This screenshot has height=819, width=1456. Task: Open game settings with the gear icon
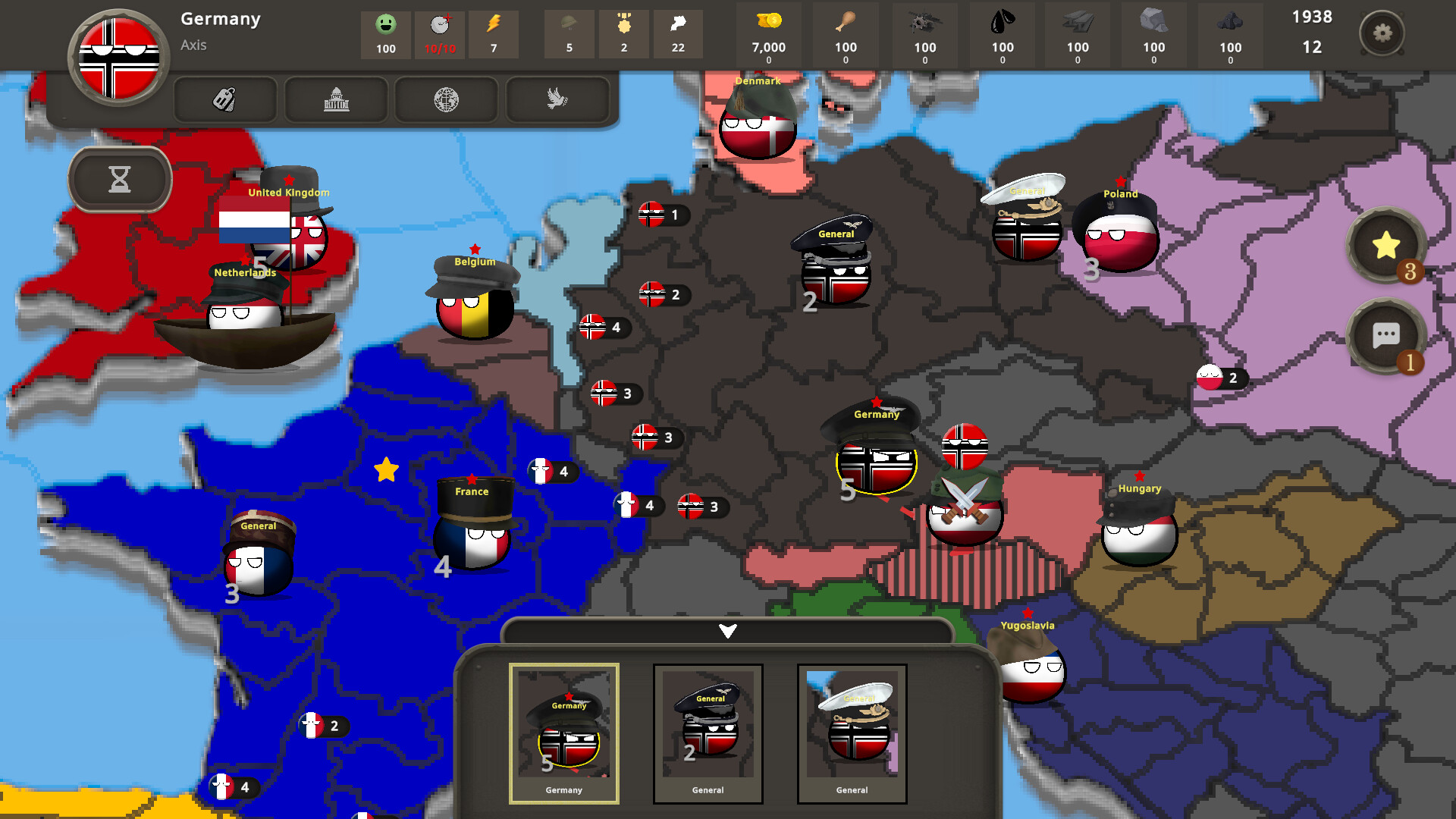click(x=1383, y=33)
